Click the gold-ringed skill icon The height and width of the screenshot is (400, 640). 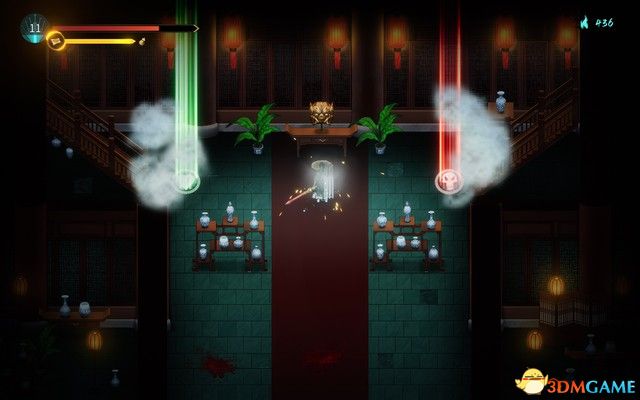pyautogui.click(x=56, y=41)
